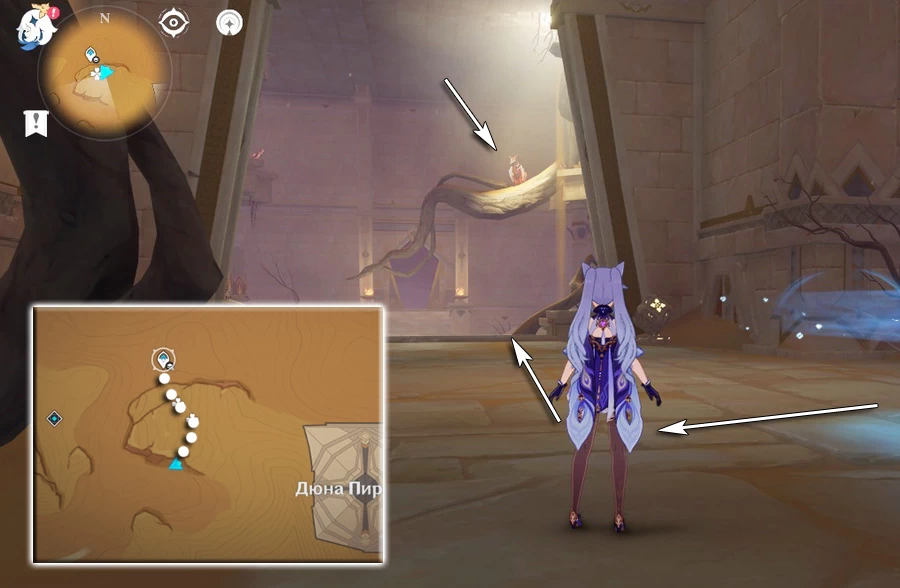Viewport: 900px width, 588px height.
Task: Select the circled waypoint pin on inset map
Action: pyautogui.click(x=162, y=360)
